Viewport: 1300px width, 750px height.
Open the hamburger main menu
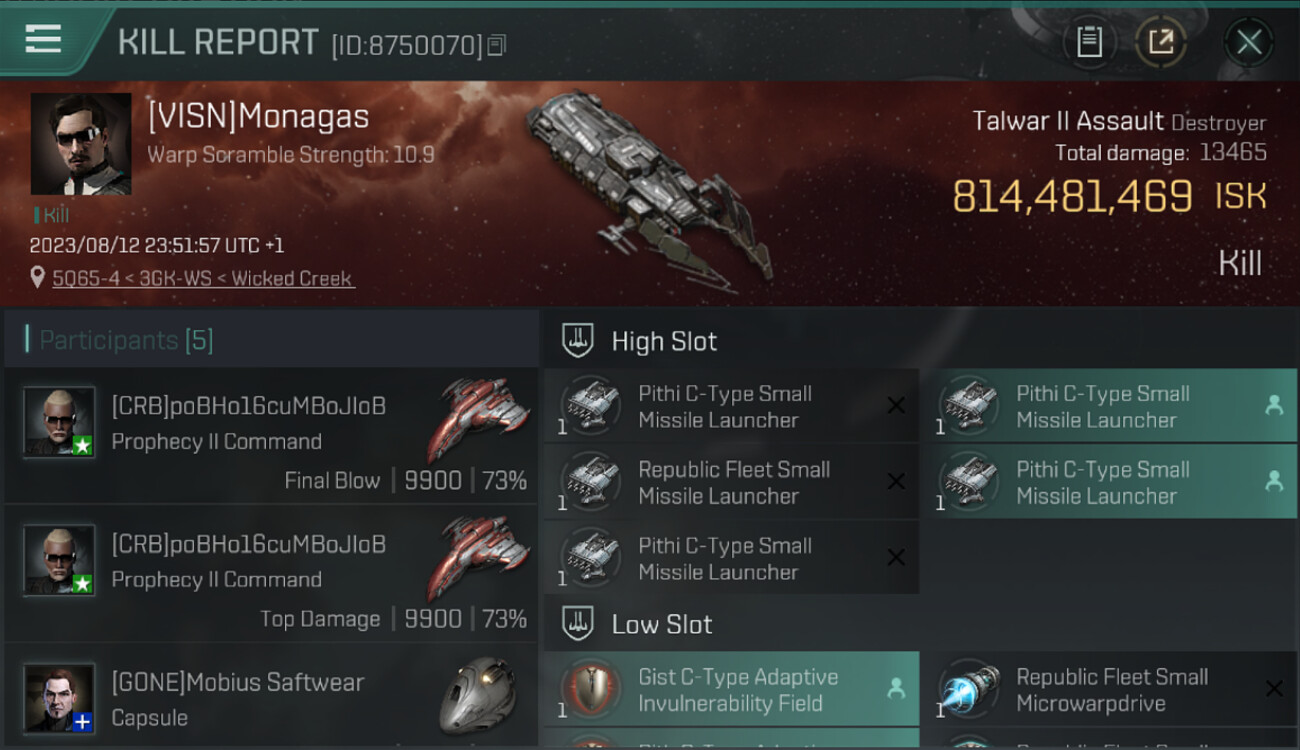tap(43, 40)
